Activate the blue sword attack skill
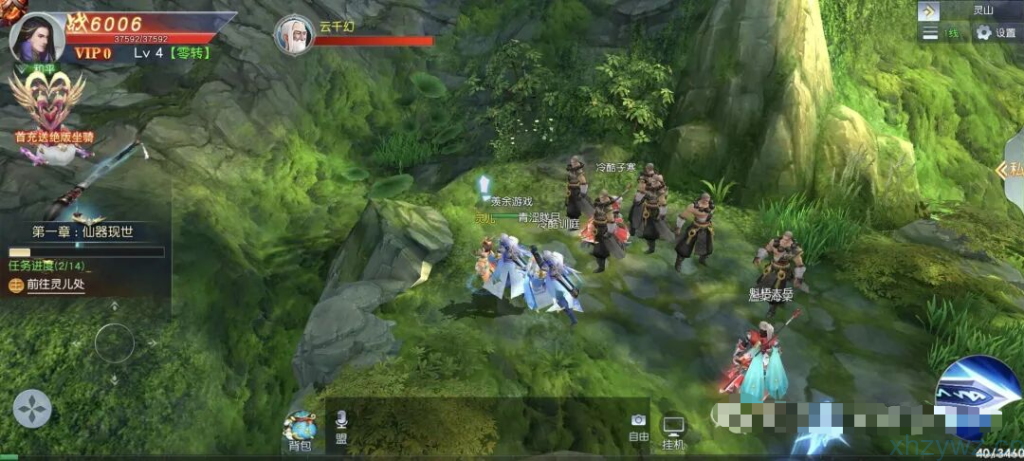 978,396
